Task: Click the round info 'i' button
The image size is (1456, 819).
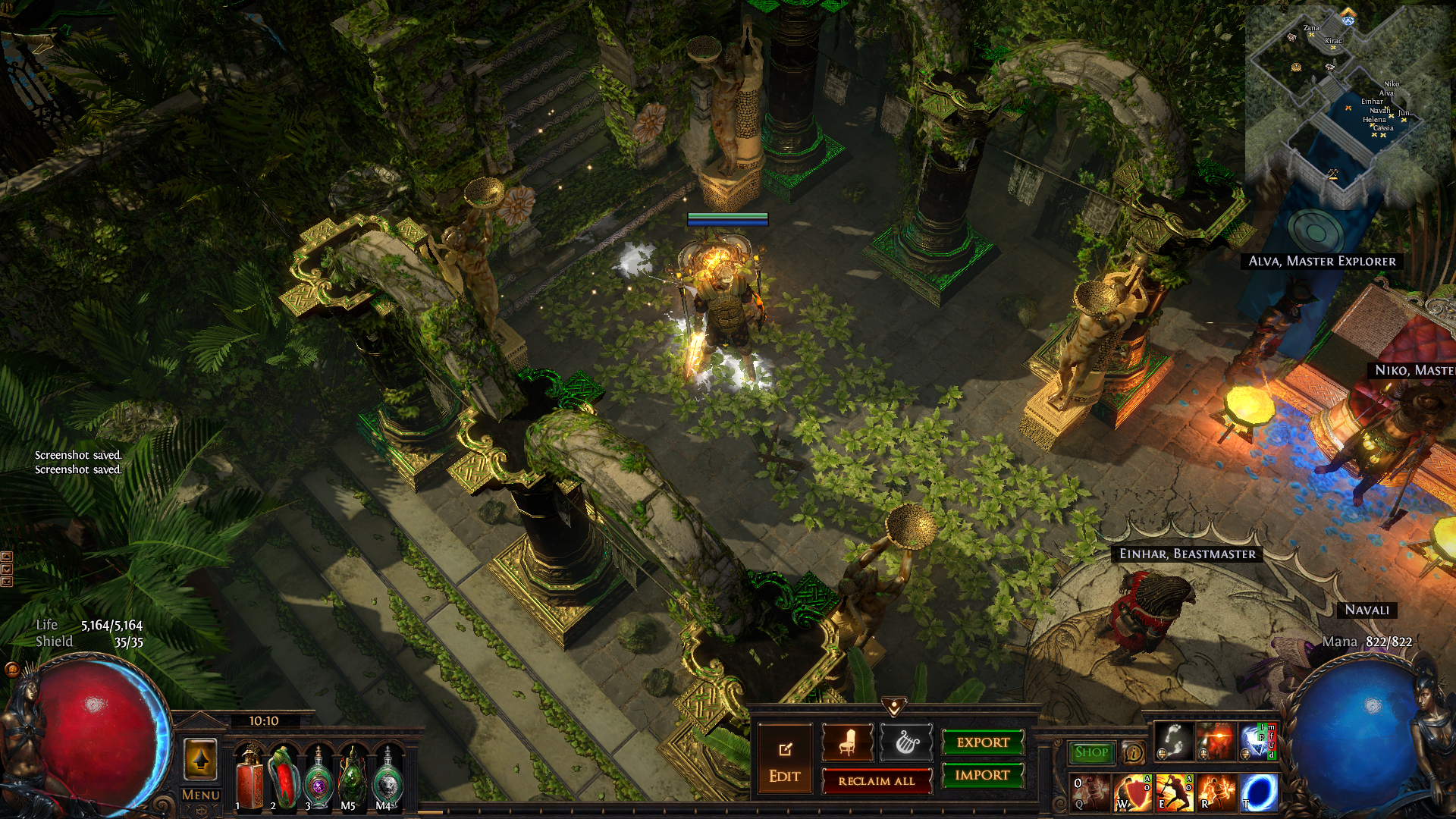Action: (1133, 752)
